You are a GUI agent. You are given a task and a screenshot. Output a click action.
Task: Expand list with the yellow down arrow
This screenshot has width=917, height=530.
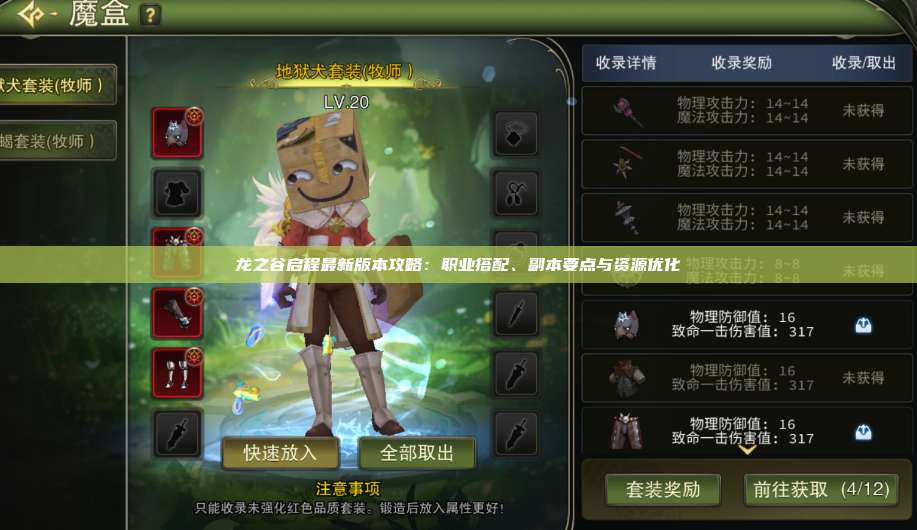[x=747, y=450]
